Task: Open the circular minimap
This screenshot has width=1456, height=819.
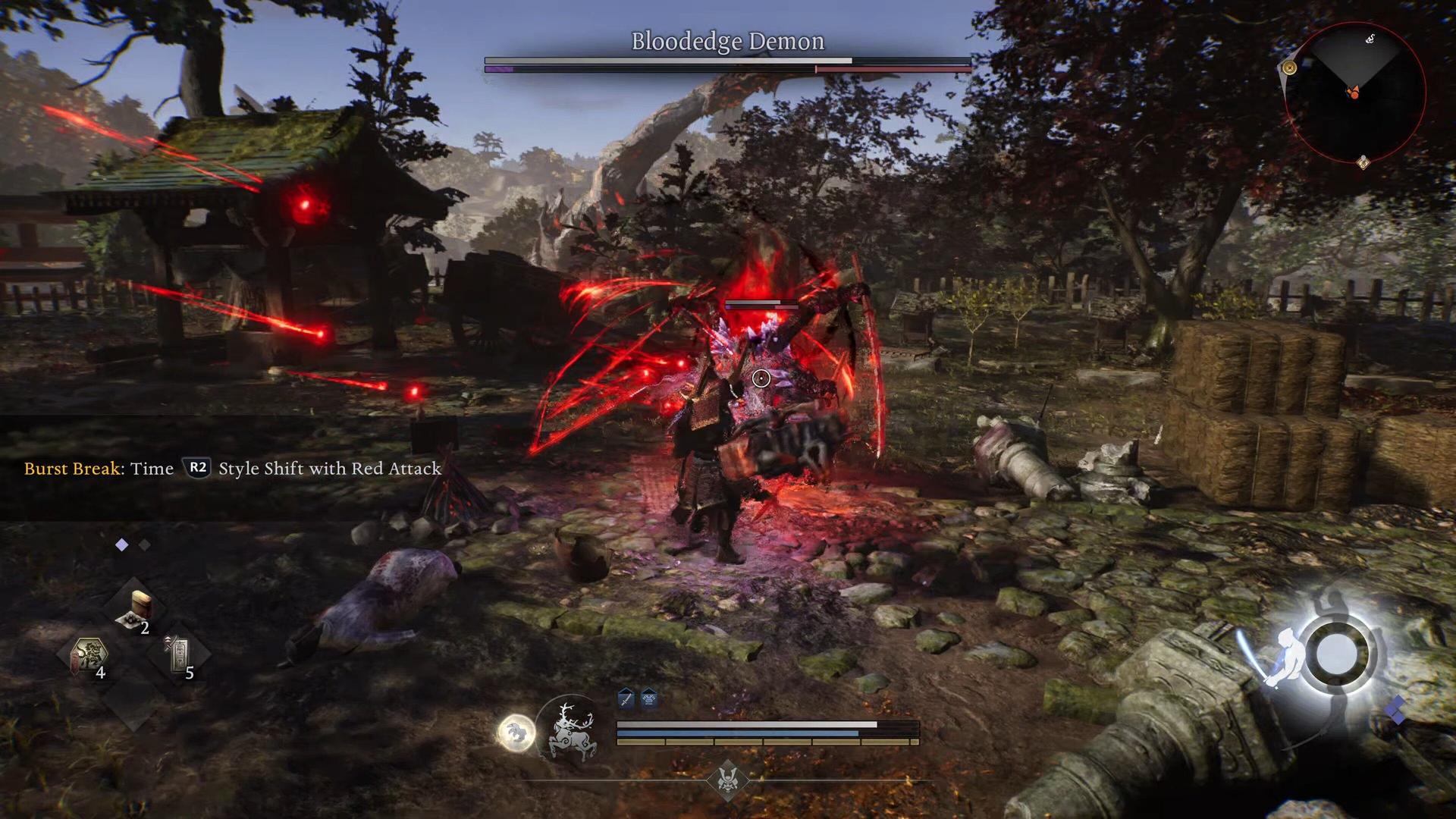Action: (1355, 93)
